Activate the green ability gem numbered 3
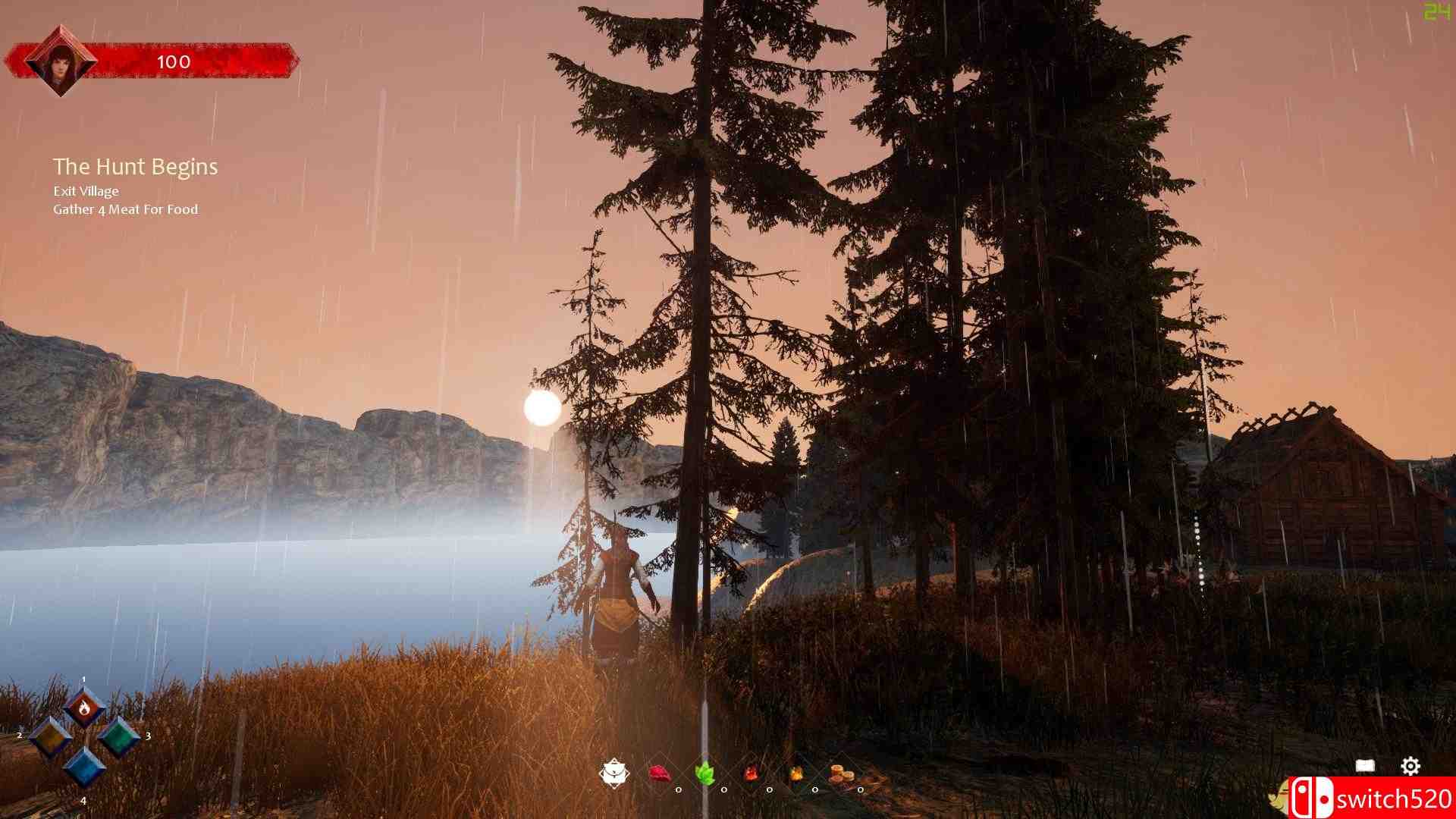This screenshot has width=1456, height=819. 118,737
